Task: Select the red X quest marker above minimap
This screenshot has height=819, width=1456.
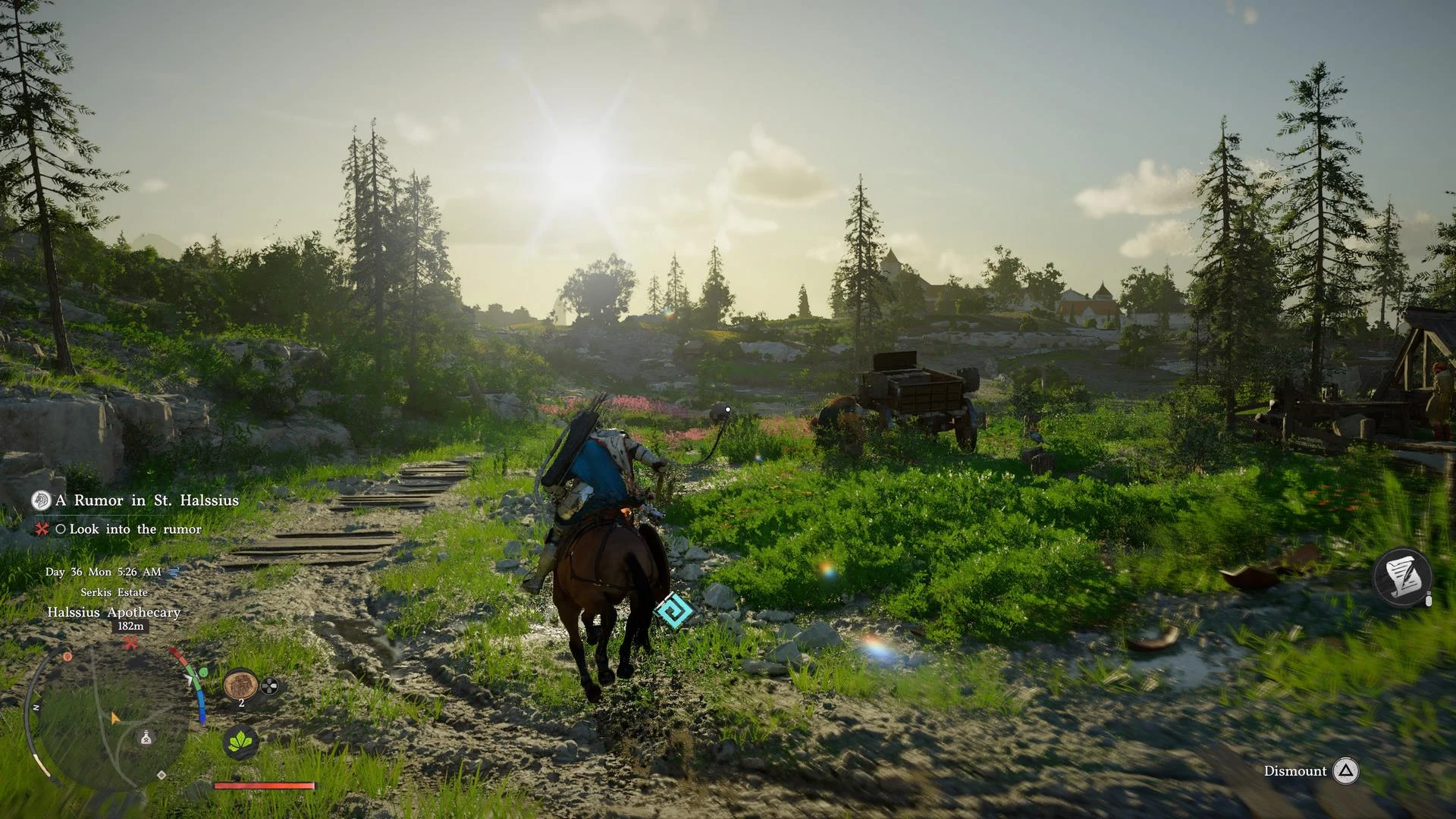Action: tap(131, 644)
